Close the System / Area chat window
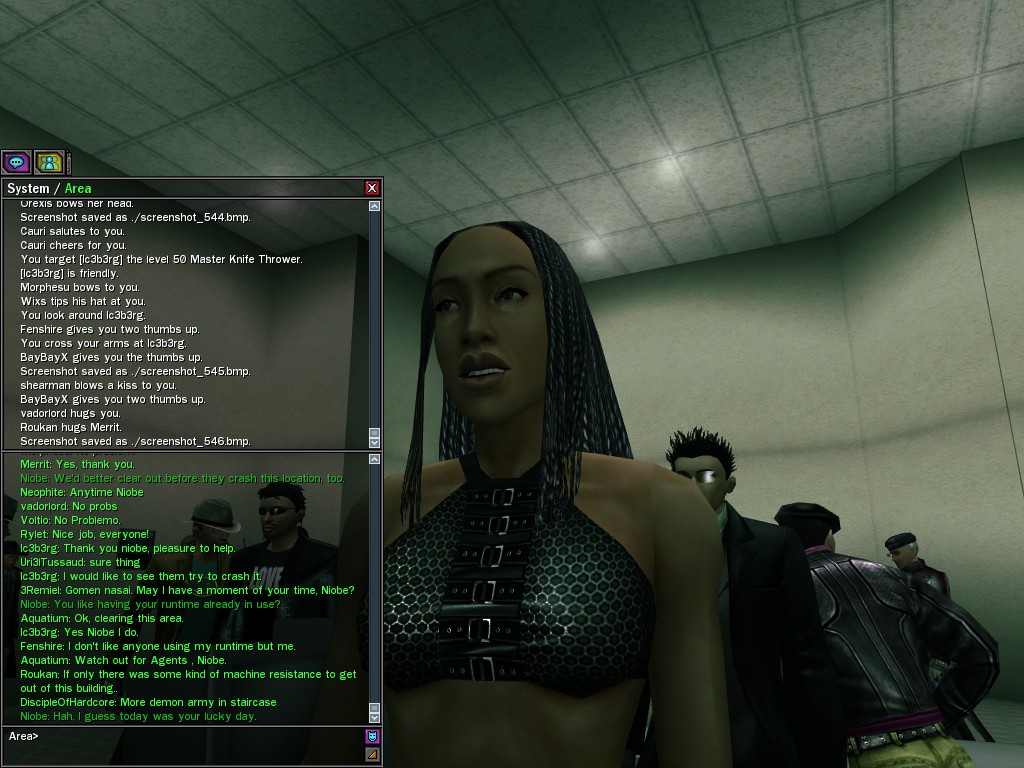 [x=372, y=188]
